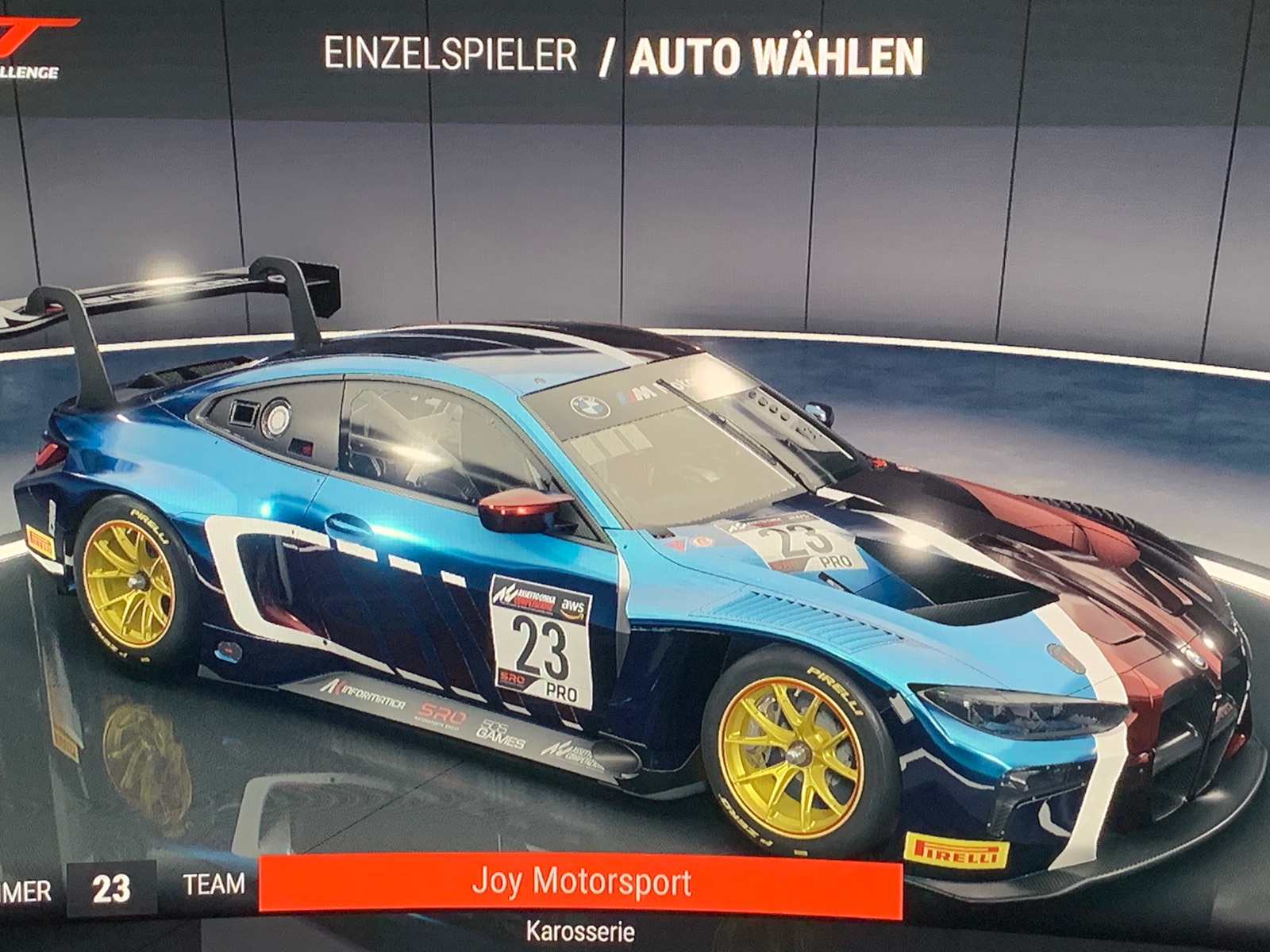This screenshot has height=952, width=1270.
Task: Open the Karosserie option below the team
Action: pyautogui.click(x=580, y=931)
